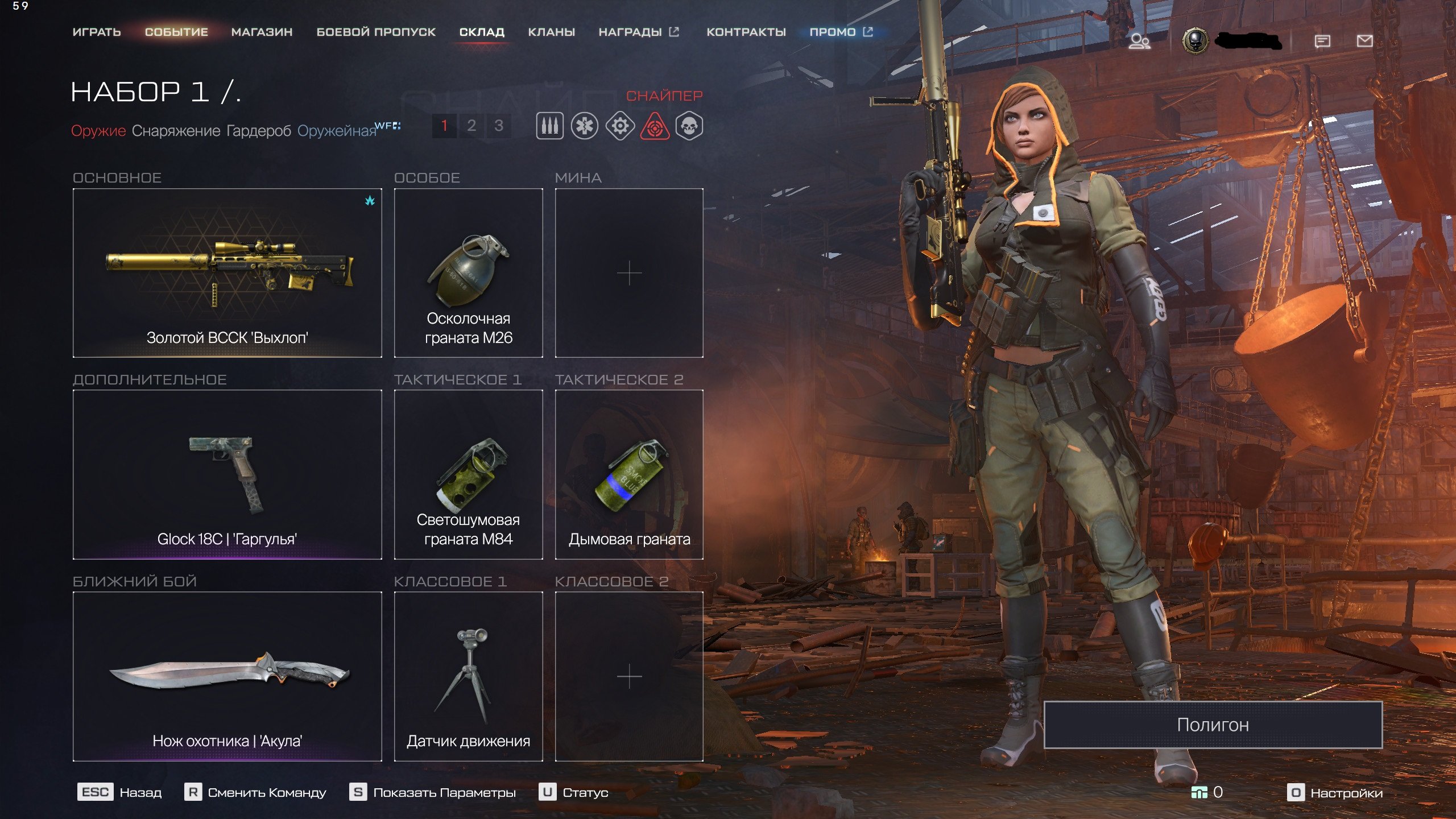This screenshot has height=819, width=1456.
Task: Open the Кланы menu
Action: pyautogui.click(x=551, y=32)
